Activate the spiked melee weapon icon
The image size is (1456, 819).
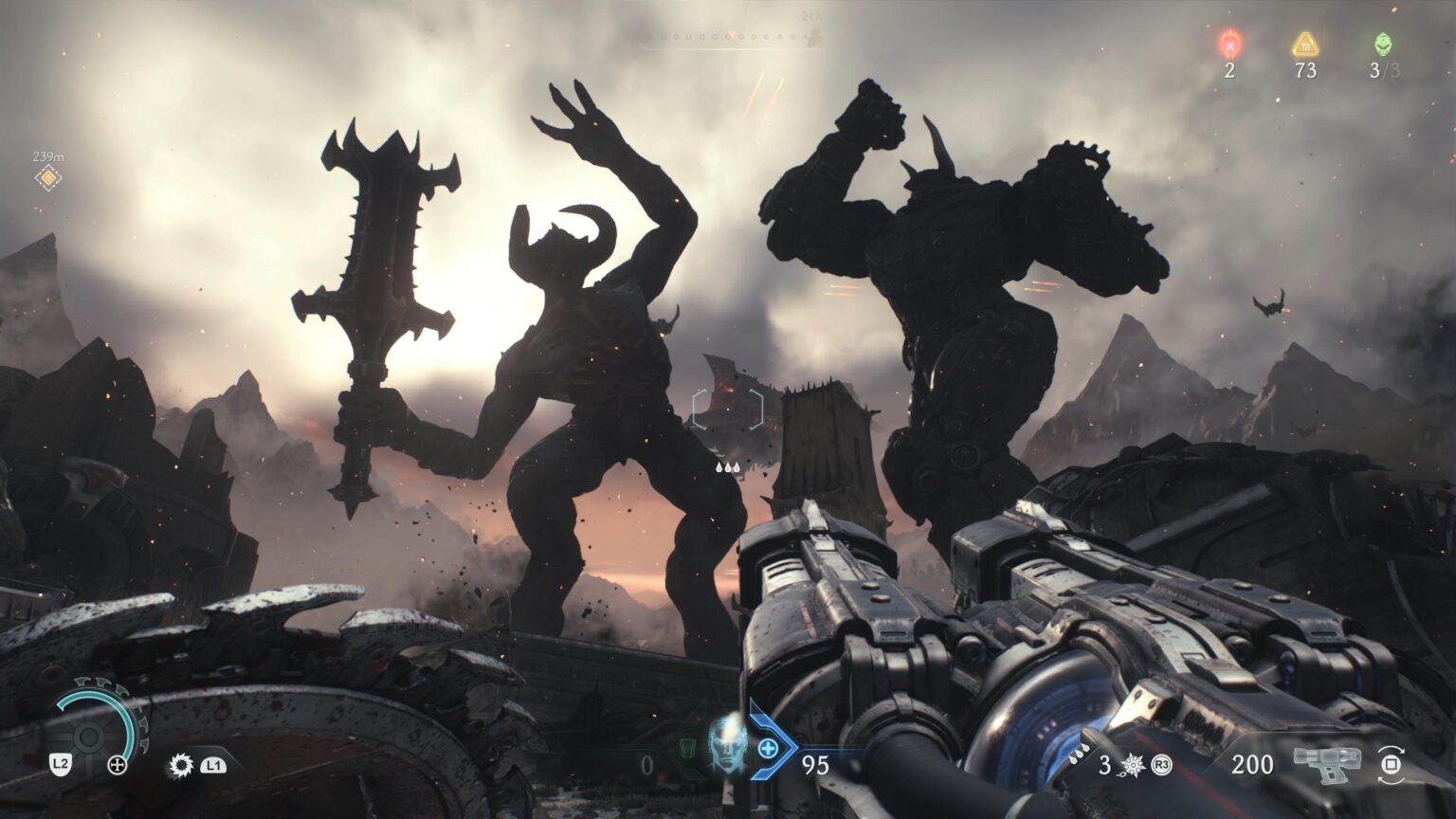point(181,764)
